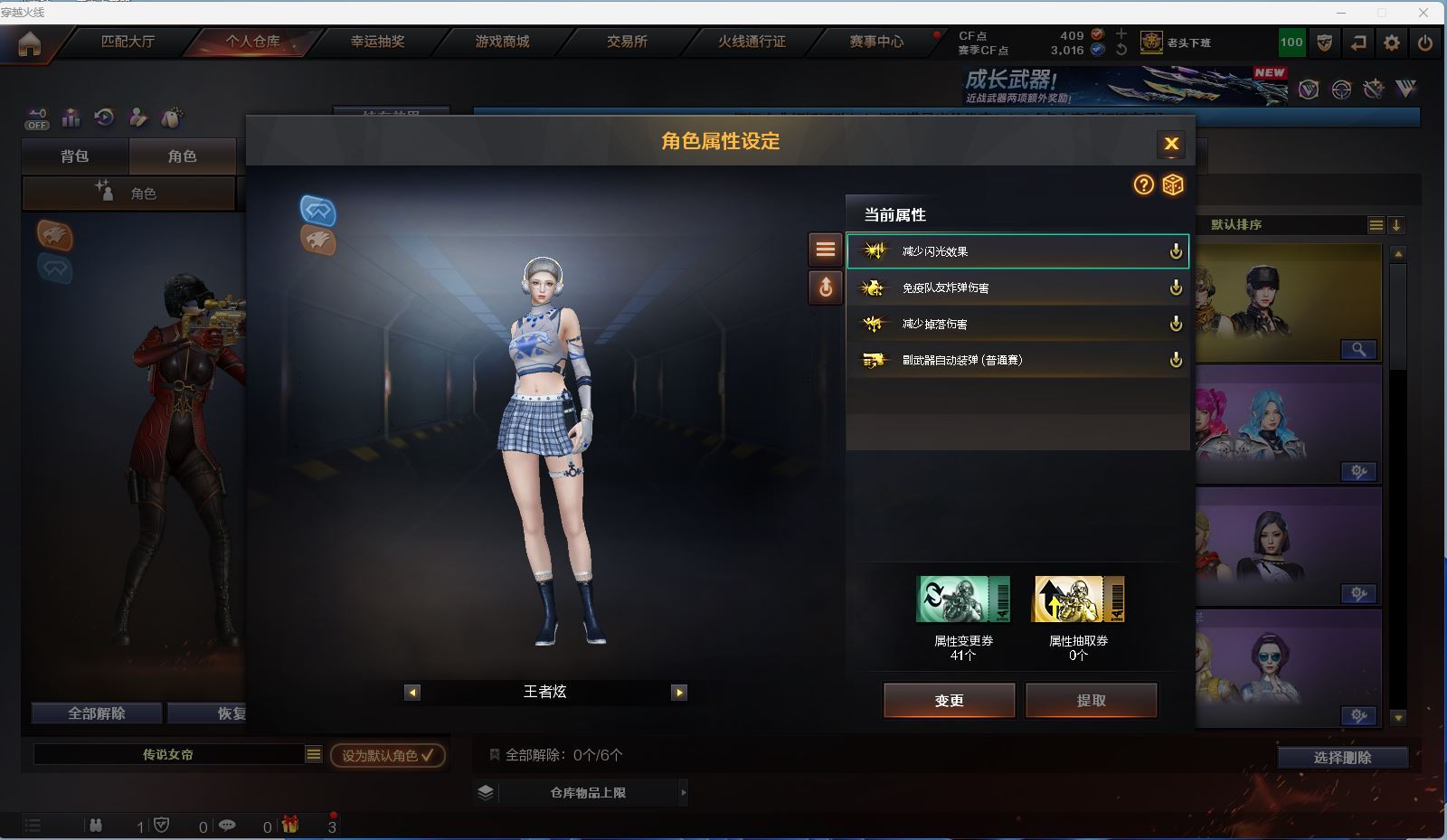Go to 幸运抽奖 in top navigation

point(378,42)
